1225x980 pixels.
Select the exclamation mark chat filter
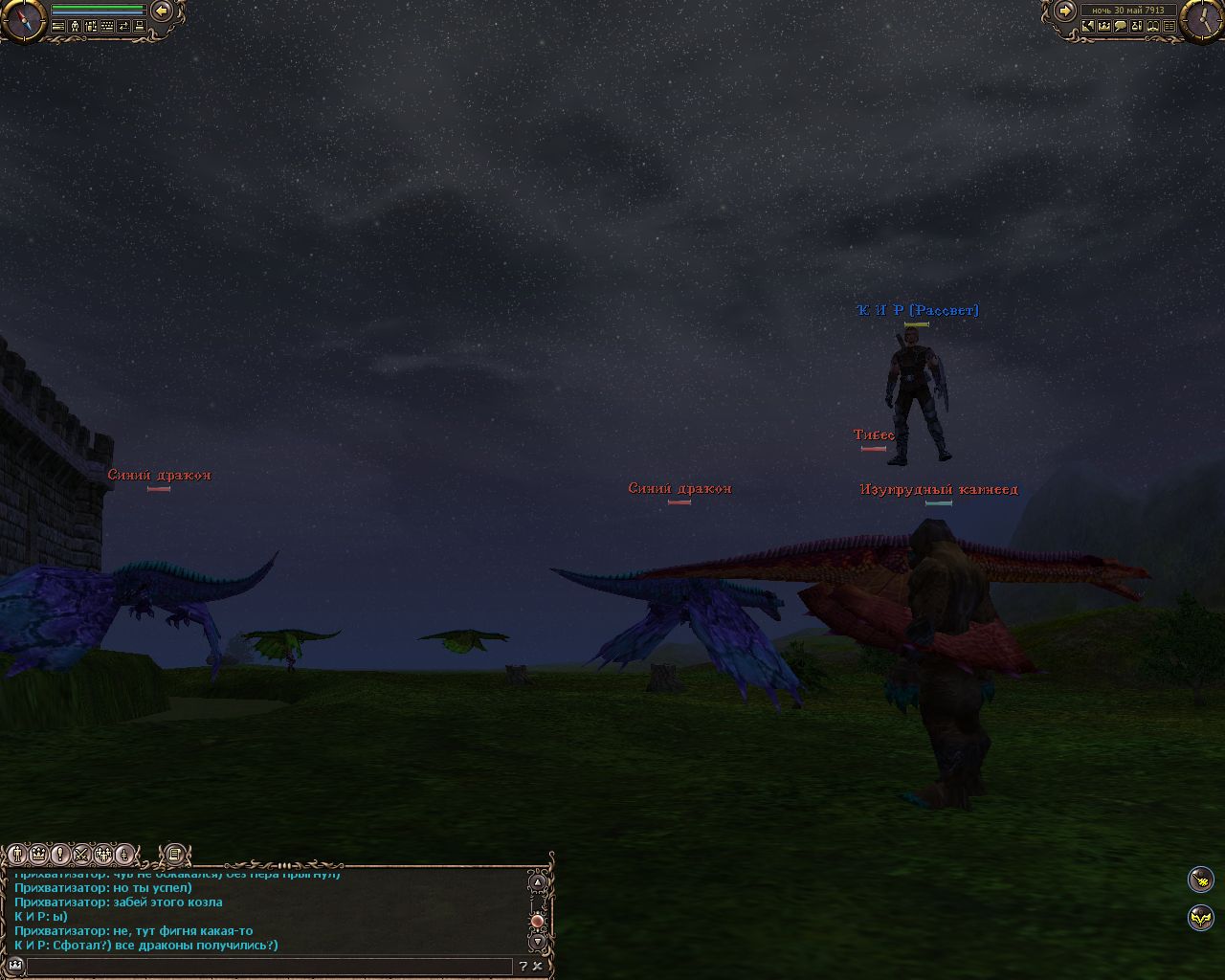pyautogui.click(x=60, y=854)
